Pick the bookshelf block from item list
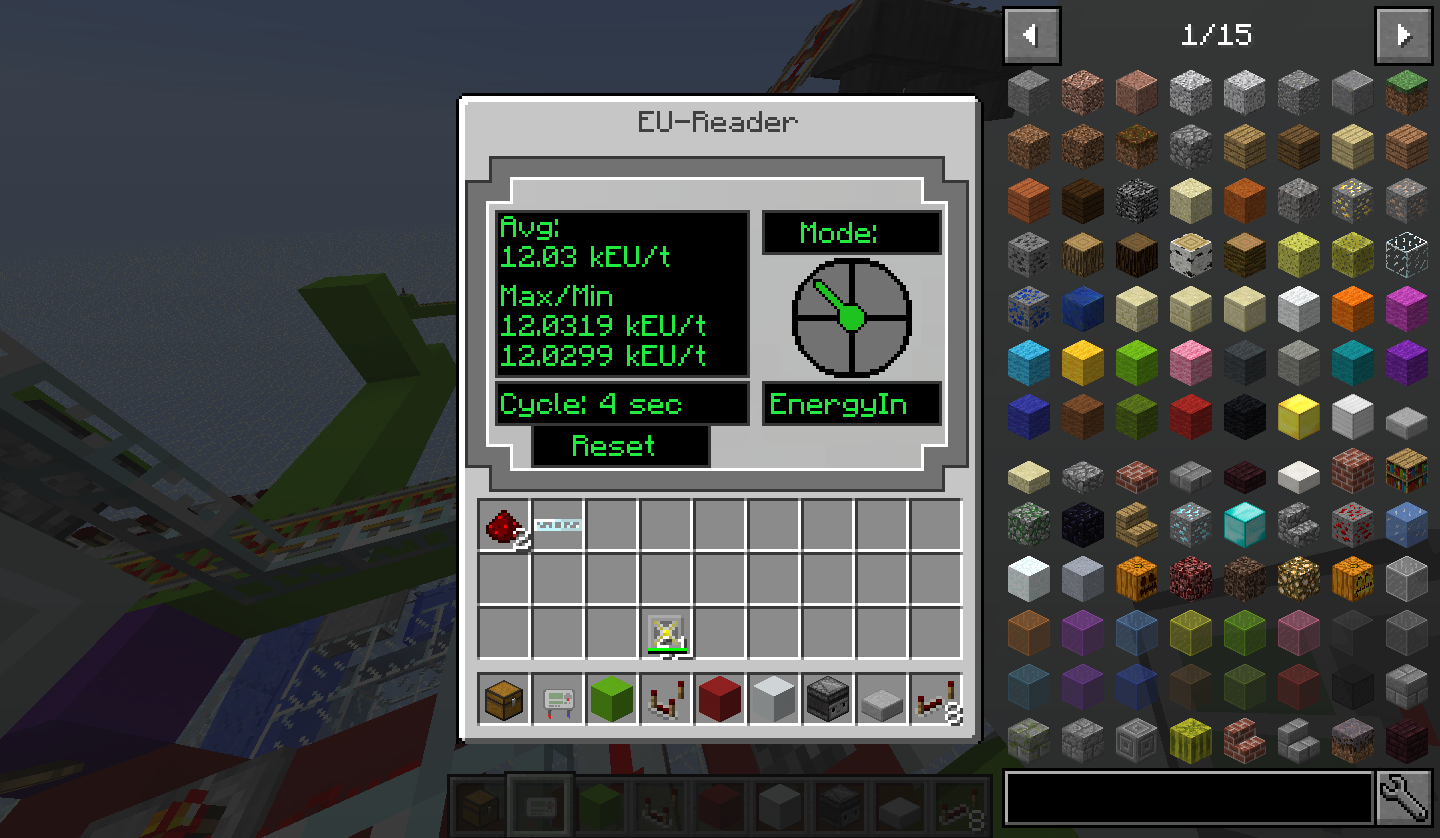 (x=1406, y=470)
